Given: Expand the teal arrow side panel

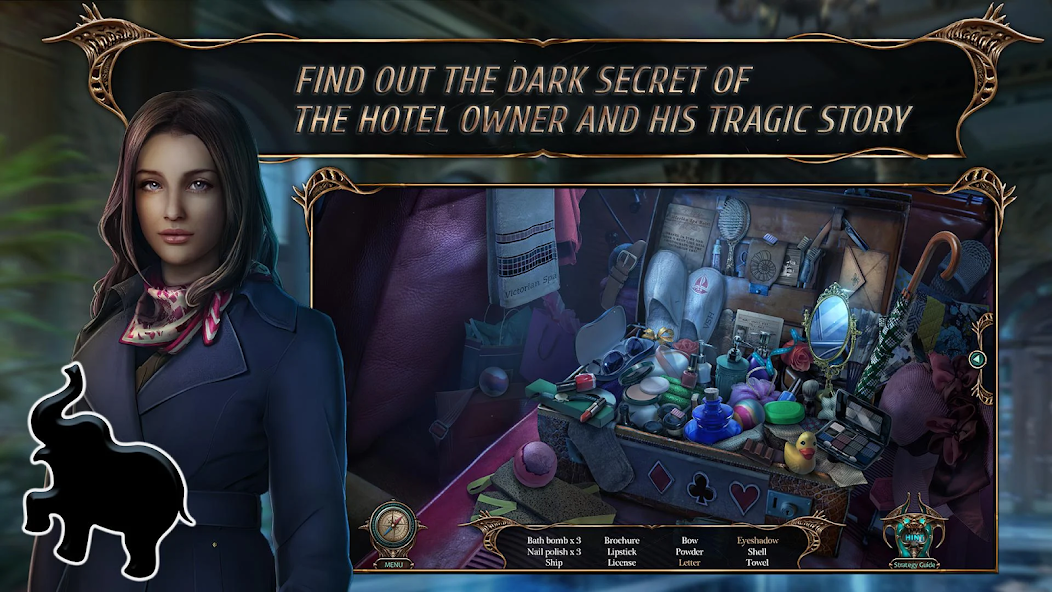Looking at the screenshot, I should pos(980,359).
